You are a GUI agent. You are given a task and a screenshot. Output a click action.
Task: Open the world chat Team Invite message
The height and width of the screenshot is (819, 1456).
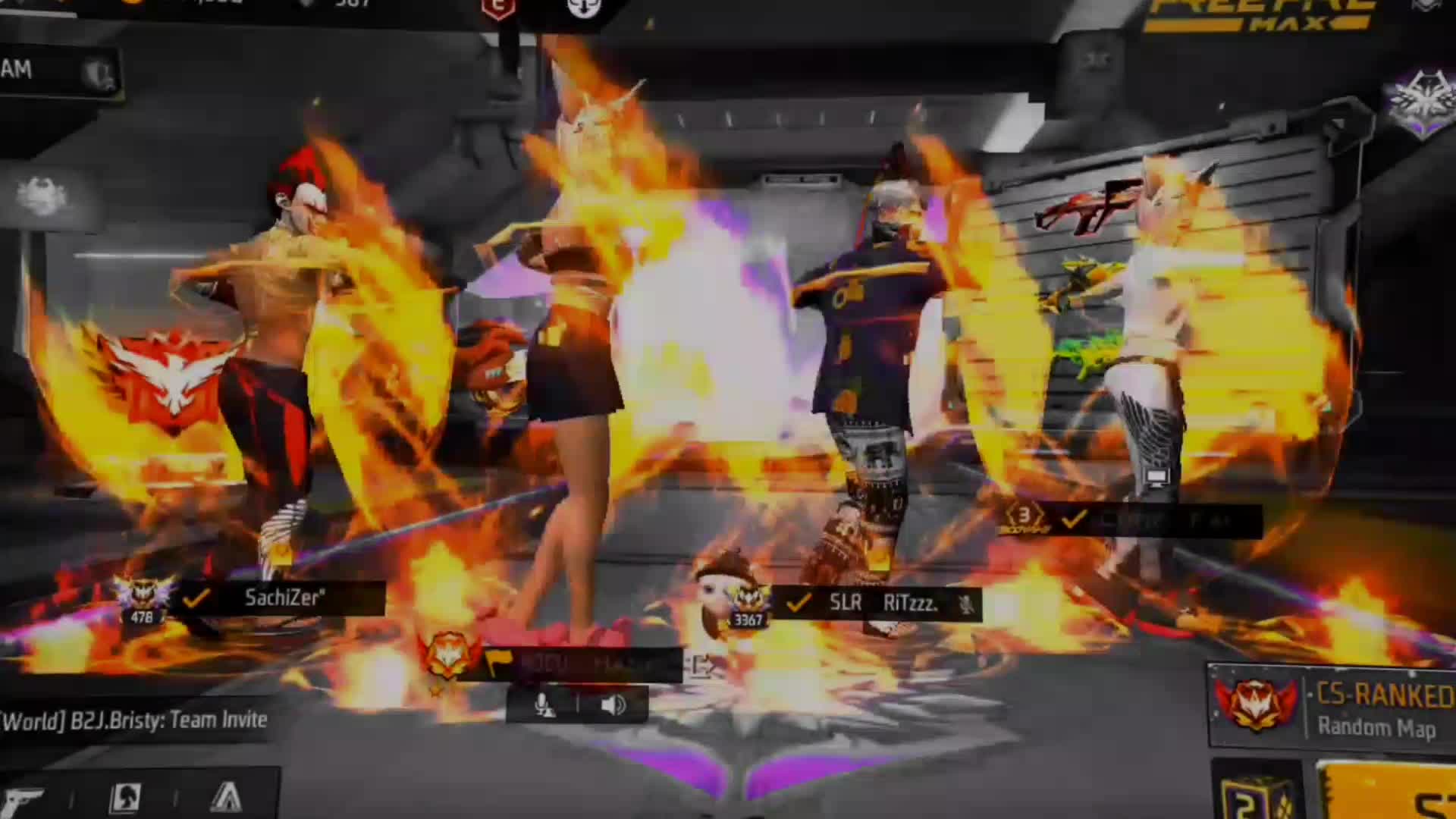coord(135,720)
